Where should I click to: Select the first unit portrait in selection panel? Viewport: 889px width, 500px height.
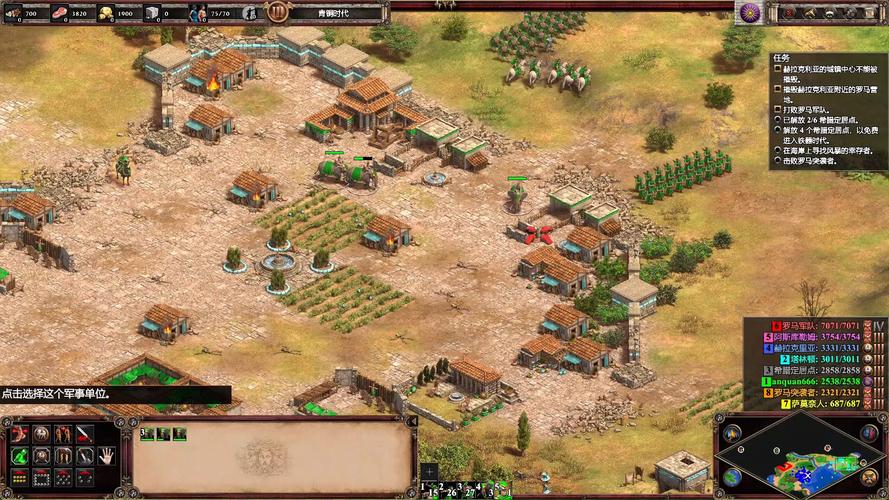click(x=146, y=434)
